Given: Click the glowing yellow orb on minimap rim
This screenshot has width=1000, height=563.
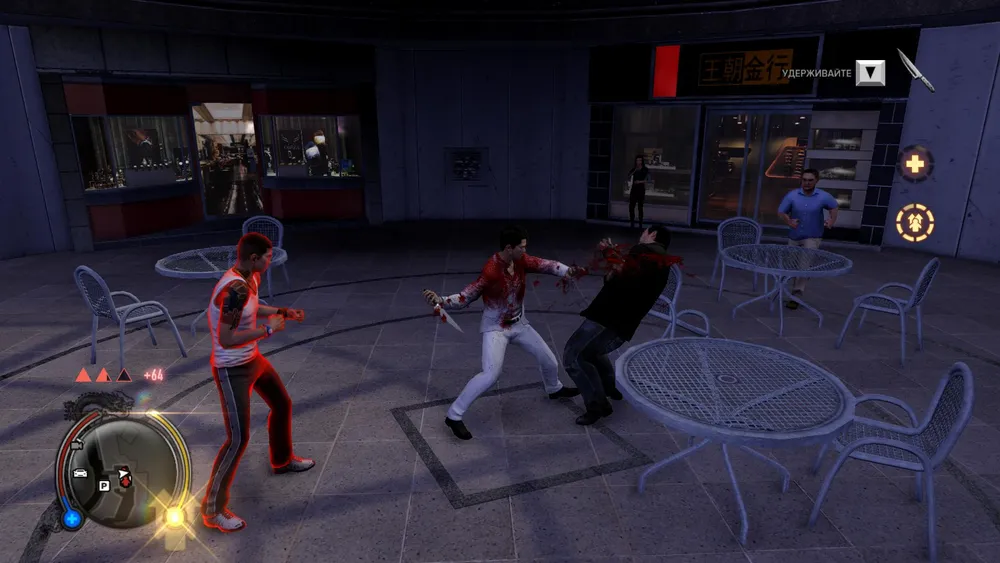Looking at the screenshot, I should pyautogui.click(x=174, y=516).
